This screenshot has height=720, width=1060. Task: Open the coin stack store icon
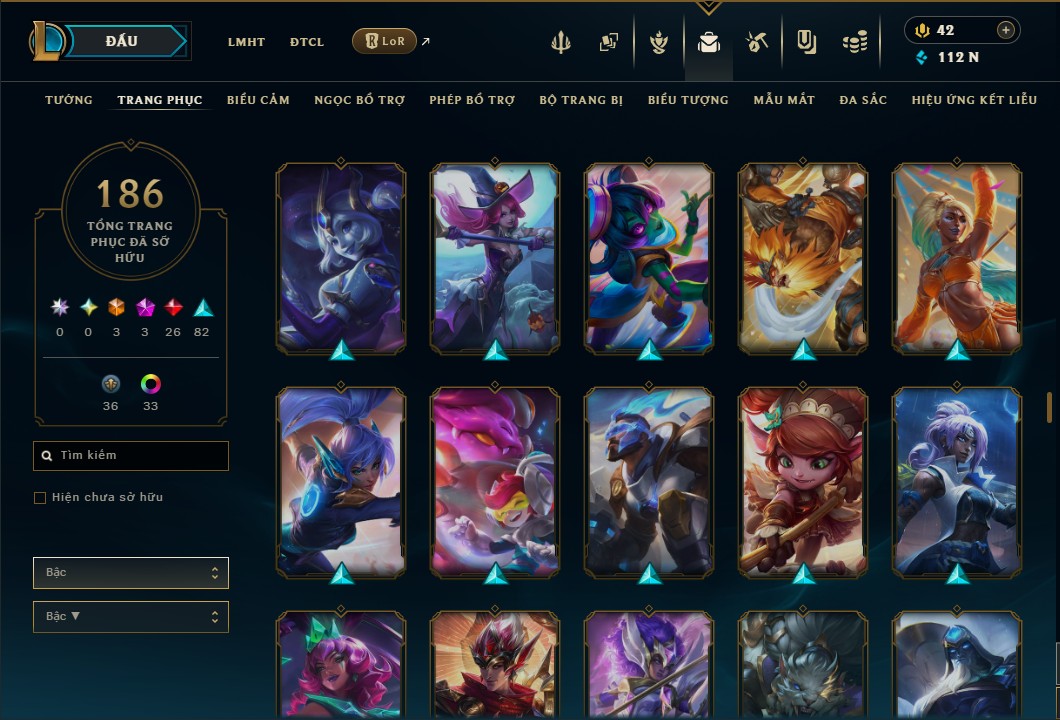854,42
